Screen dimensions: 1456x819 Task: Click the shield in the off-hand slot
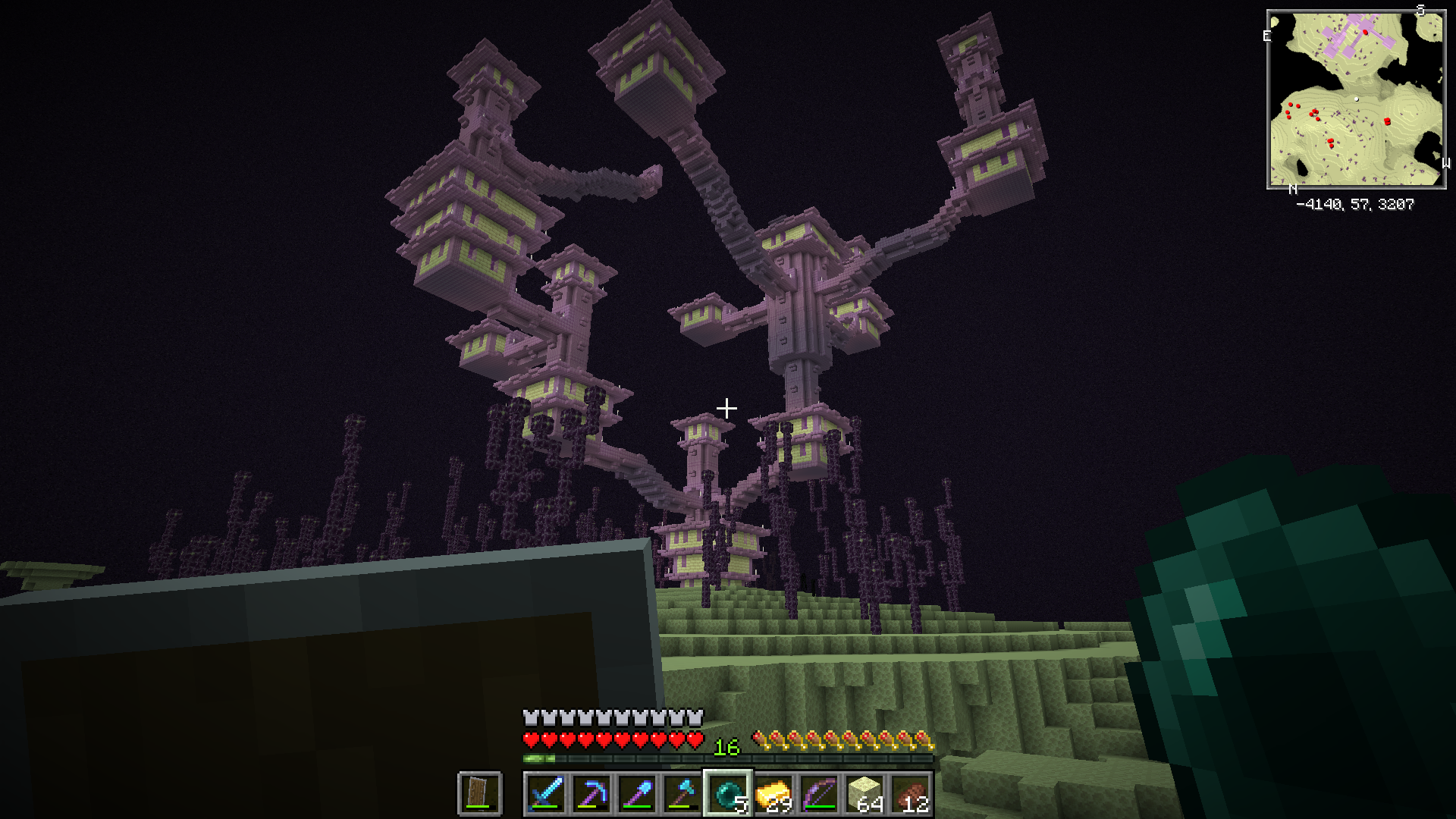tap(479, 793)
